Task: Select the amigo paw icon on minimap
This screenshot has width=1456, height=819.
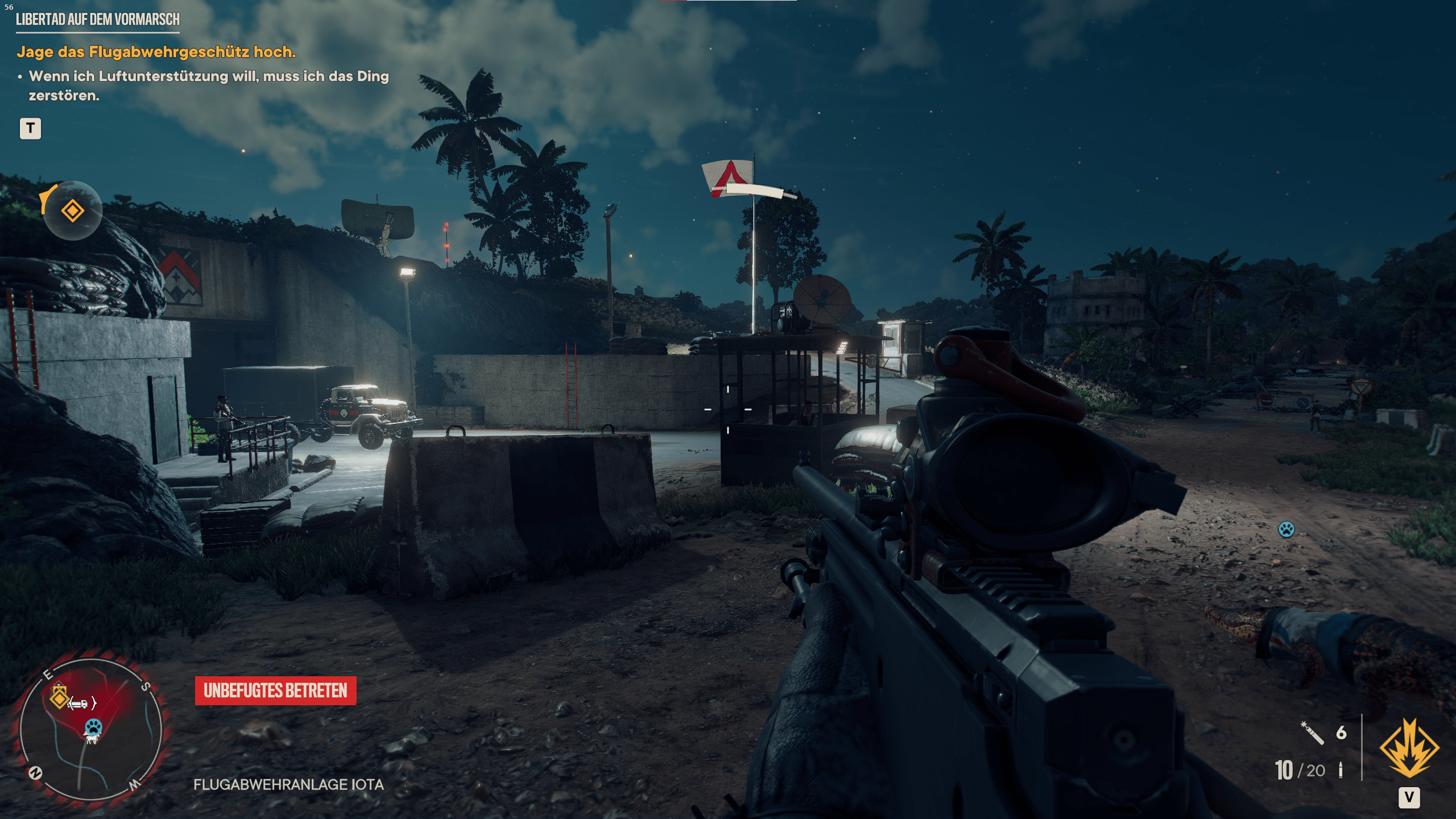Action: (93, 727)
